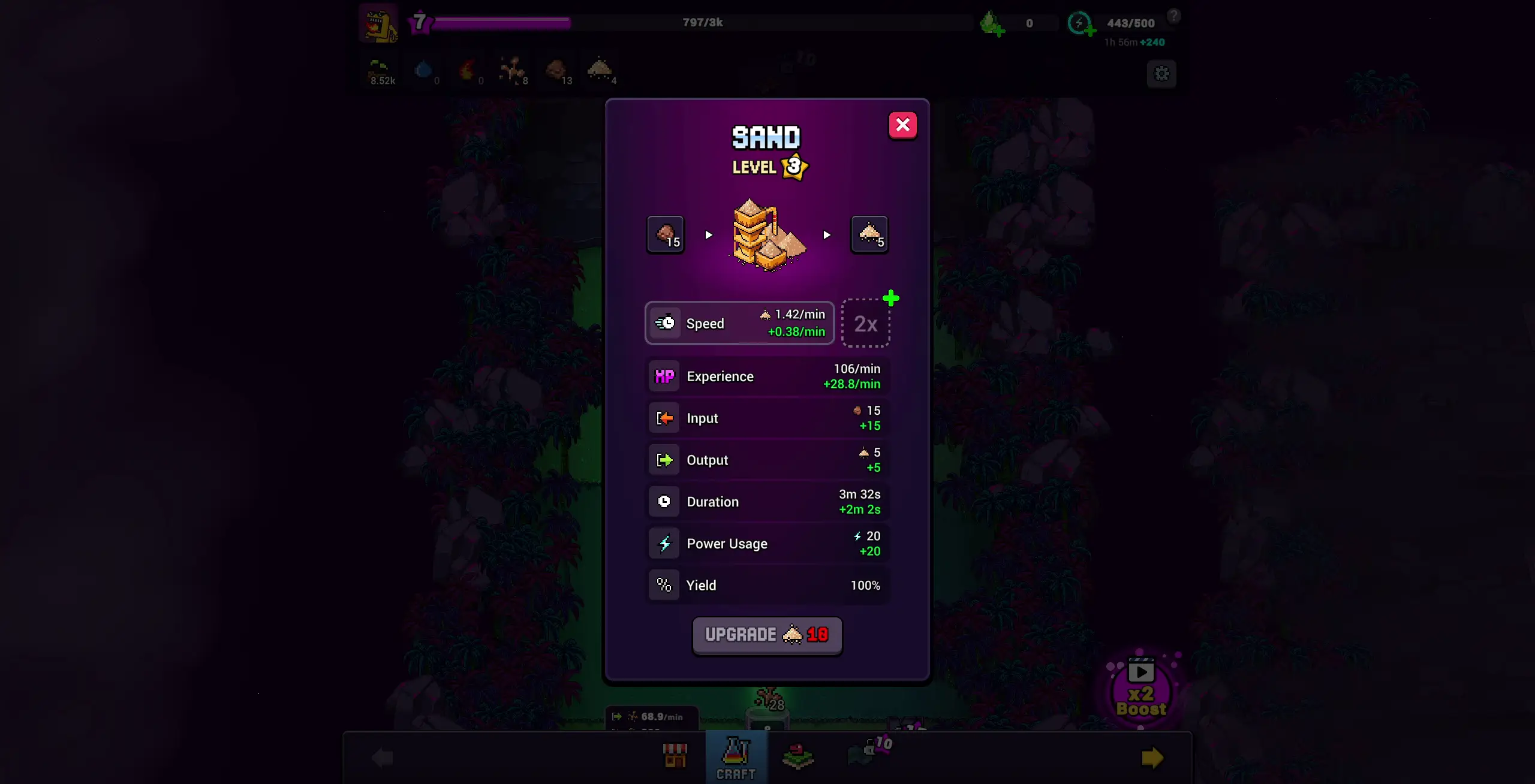The height and width of the screenshot is (784, 1535).
Task: Open the settings gear
Action: pos(1161,73)
